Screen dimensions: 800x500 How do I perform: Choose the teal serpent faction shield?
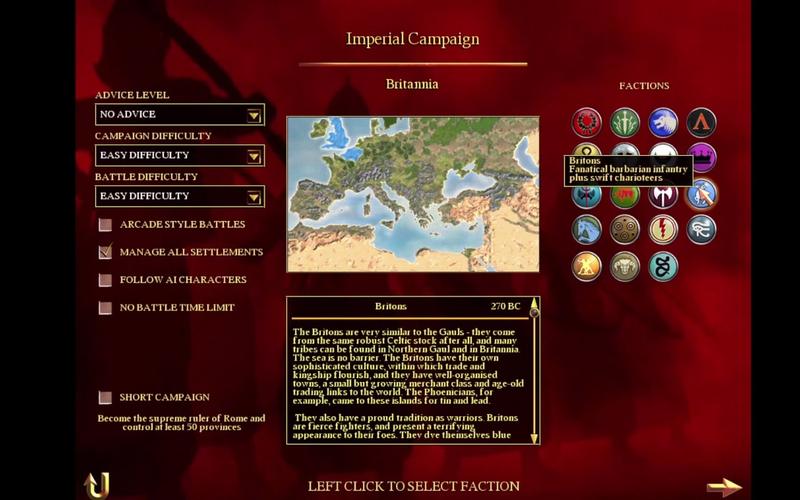point(663,266)
